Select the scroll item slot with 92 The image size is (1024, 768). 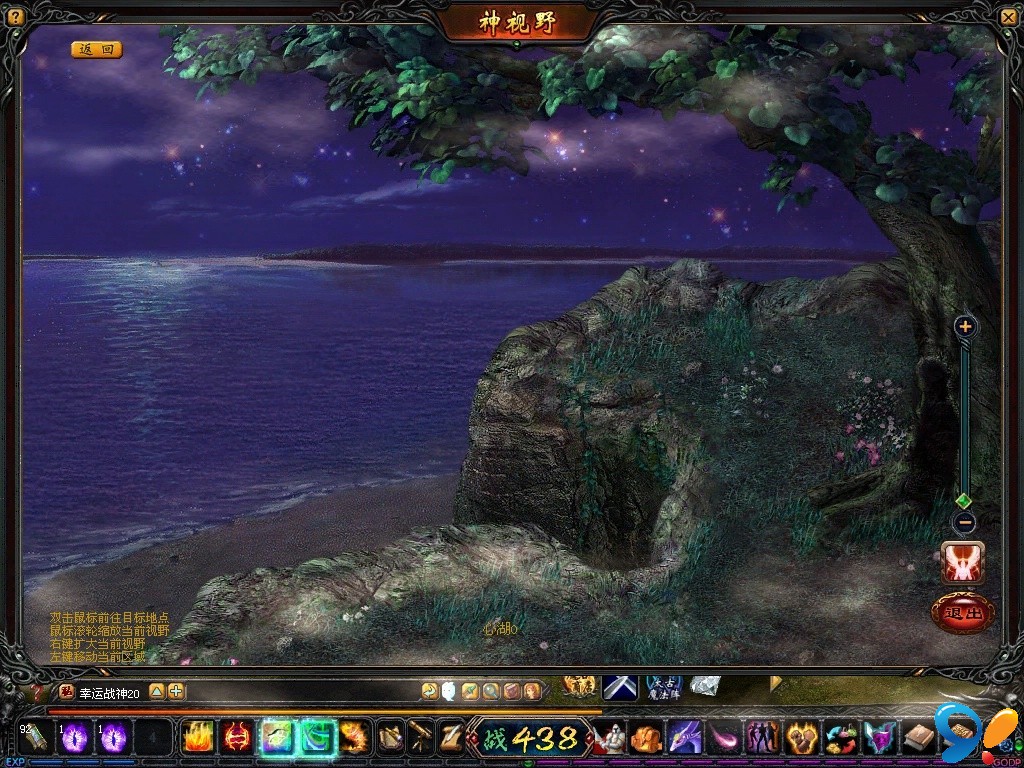point(35,738)
